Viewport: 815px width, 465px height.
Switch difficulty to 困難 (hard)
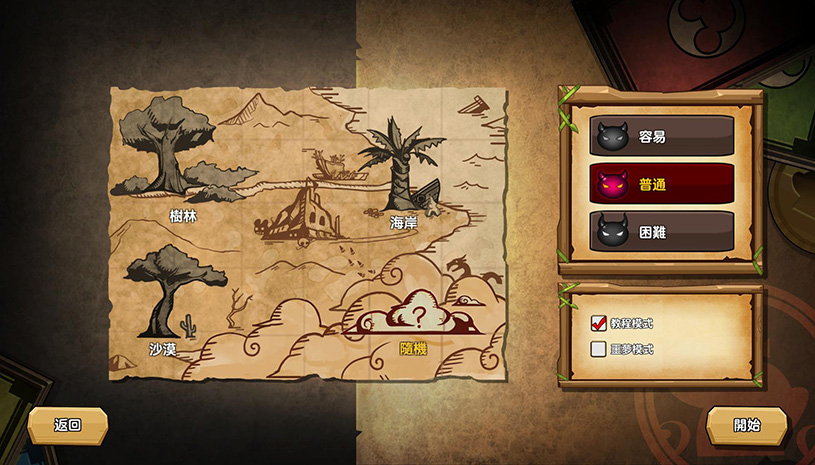660,231
